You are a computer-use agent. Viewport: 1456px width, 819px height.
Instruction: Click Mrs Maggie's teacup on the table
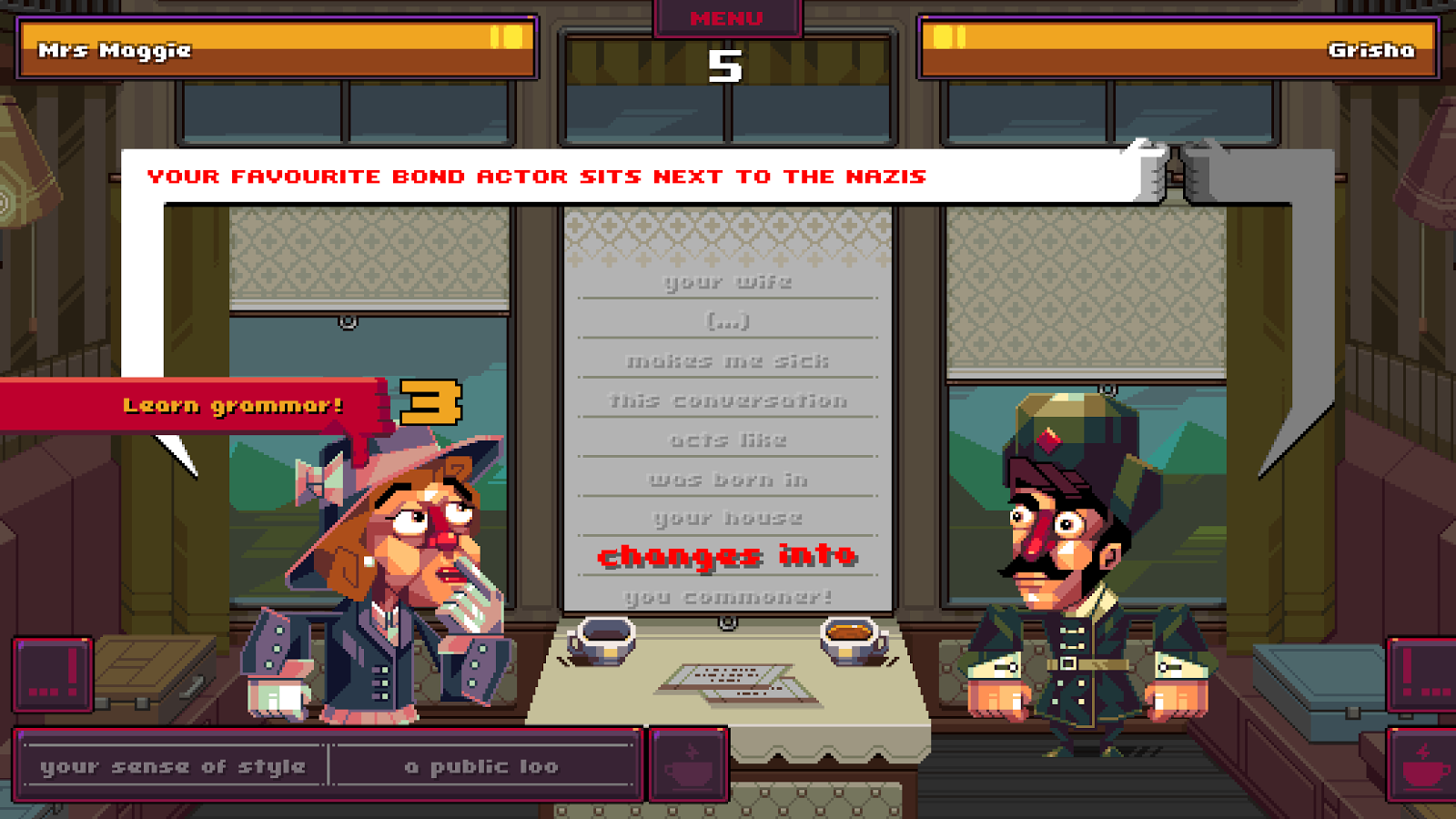tap(605, 639)
